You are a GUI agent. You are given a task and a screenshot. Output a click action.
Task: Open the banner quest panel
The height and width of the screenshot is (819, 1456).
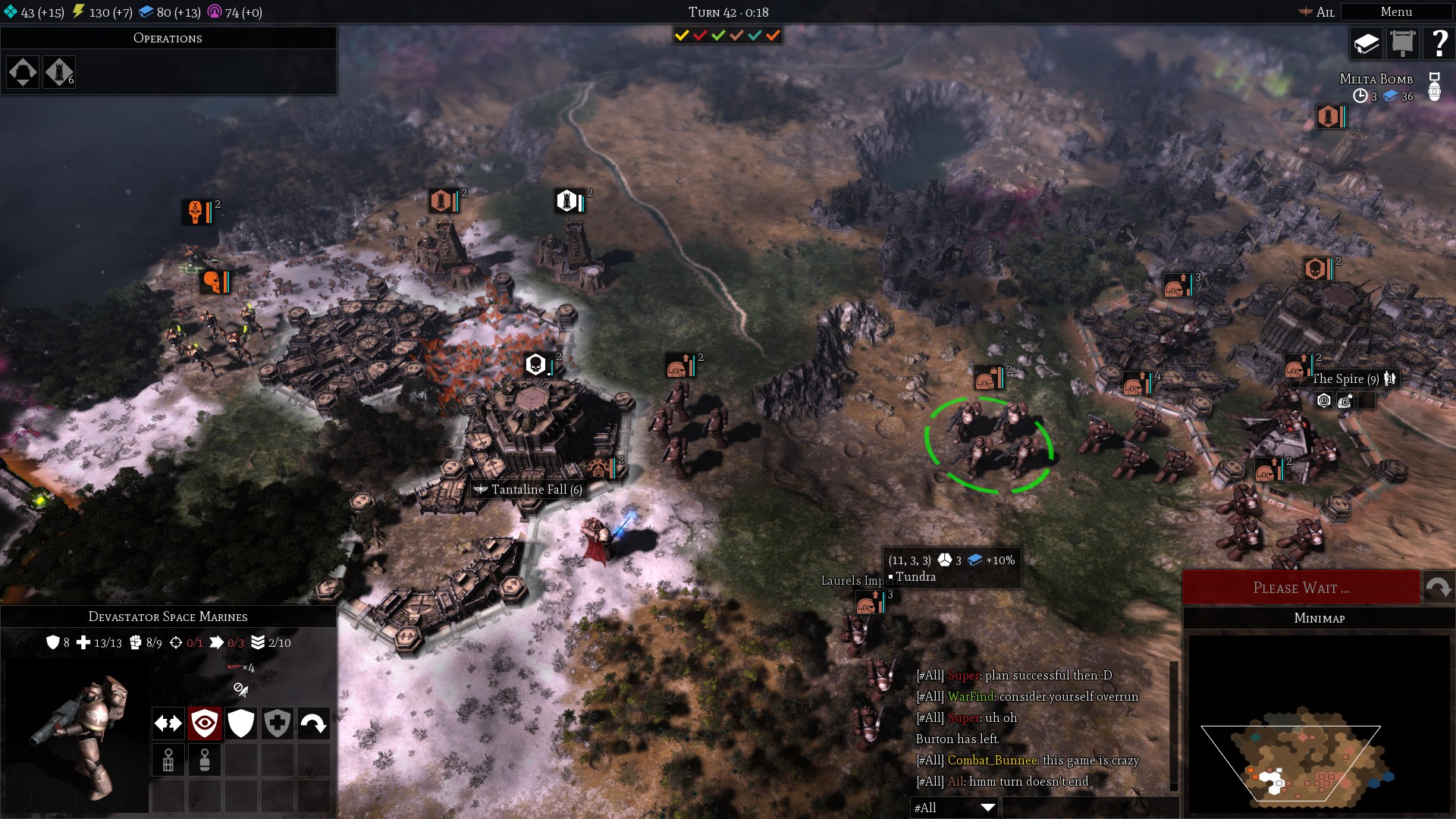1402,44
